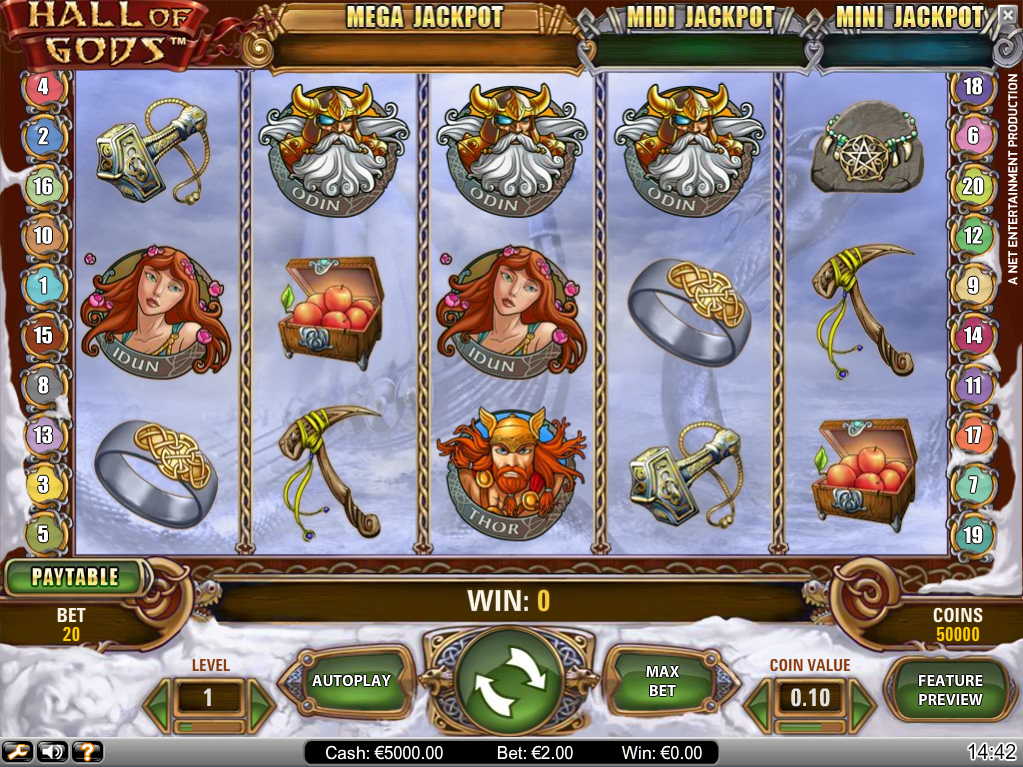
Task: Select bet line 18 marker
Action: coord(973,87)
